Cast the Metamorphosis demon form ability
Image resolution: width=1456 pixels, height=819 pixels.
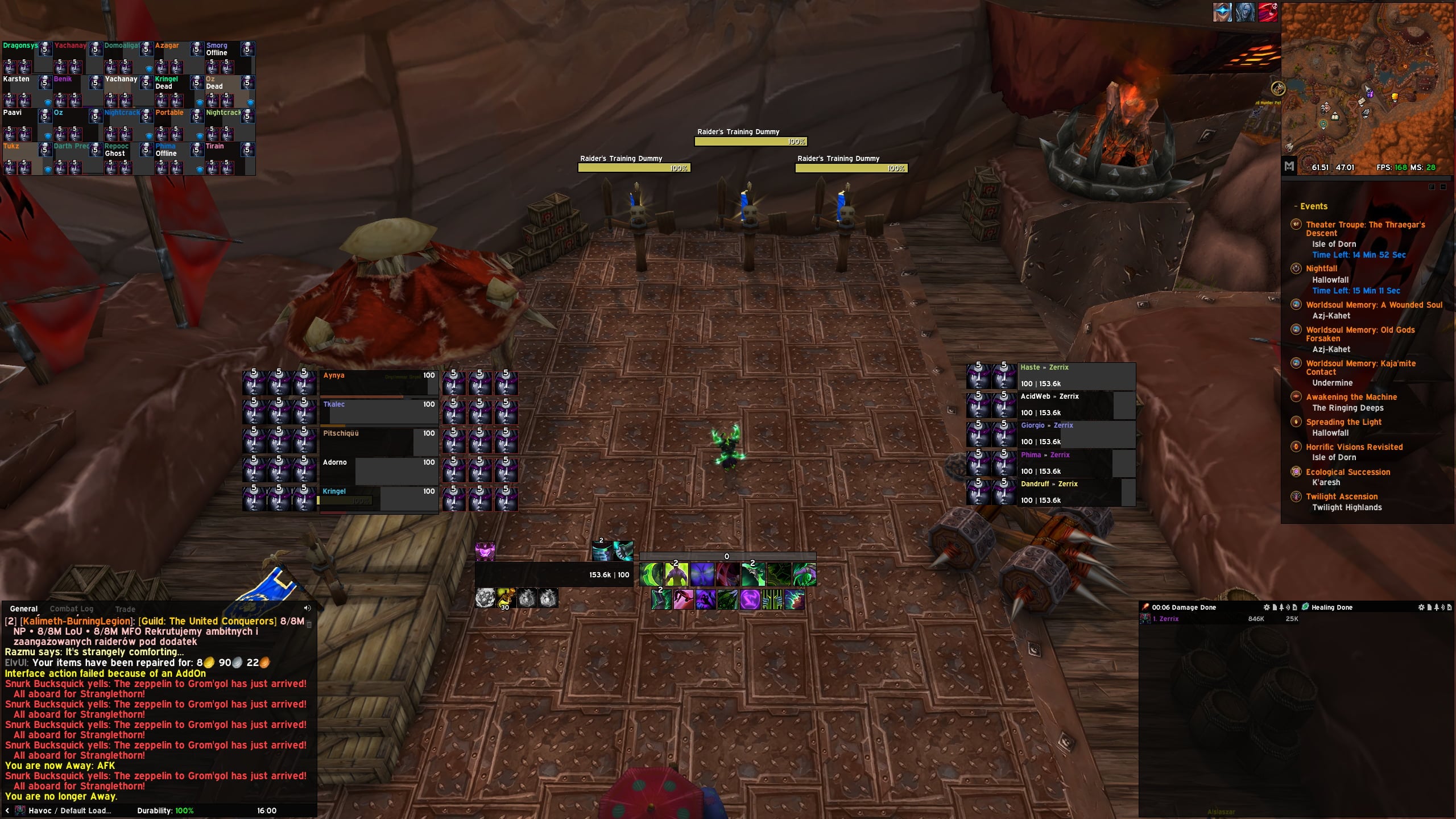(x=676, y=574)
